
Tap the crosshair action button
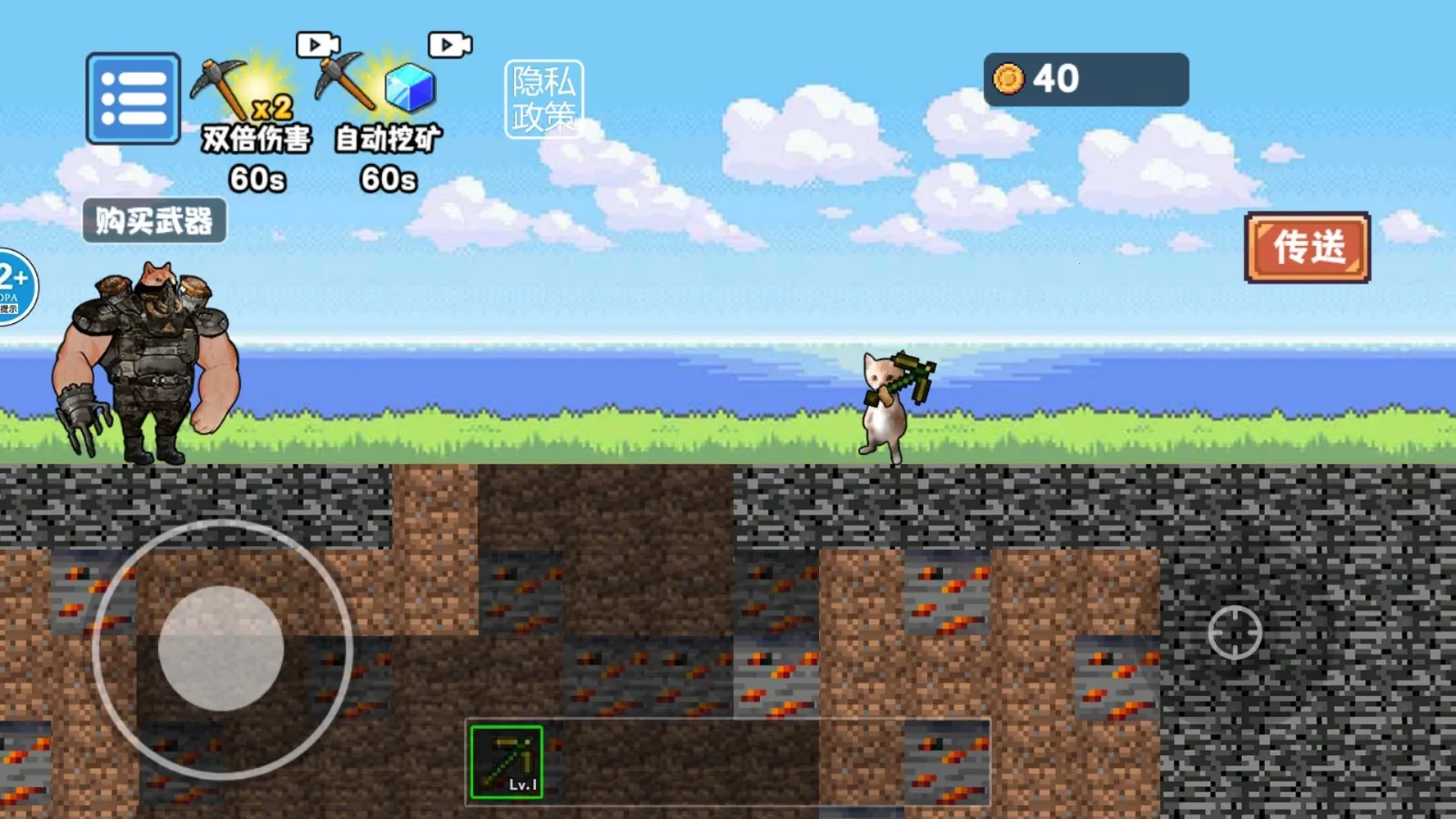point(1234,632)
